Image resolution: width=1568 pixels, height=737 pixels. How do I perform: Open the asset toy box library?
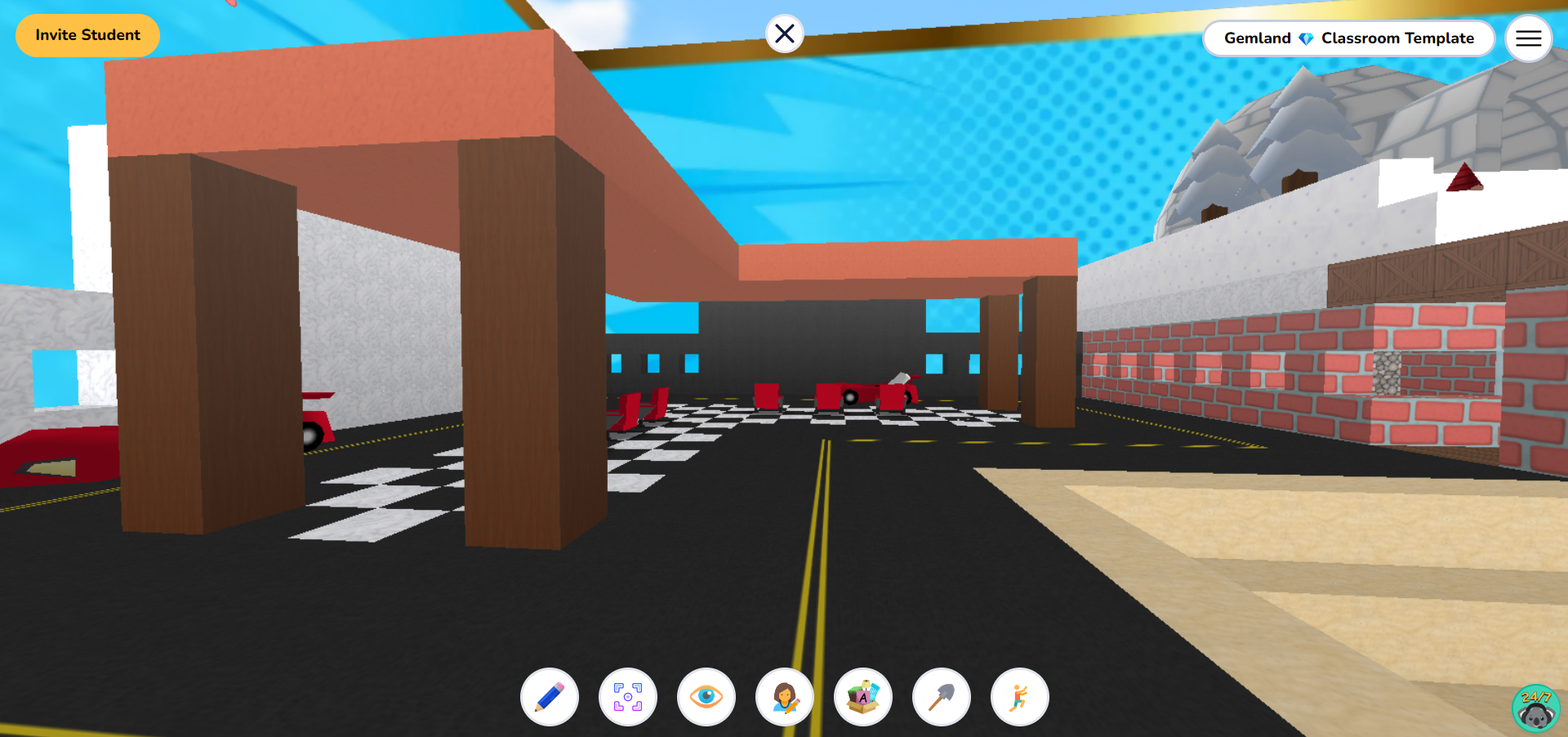[x=863, y=697]
